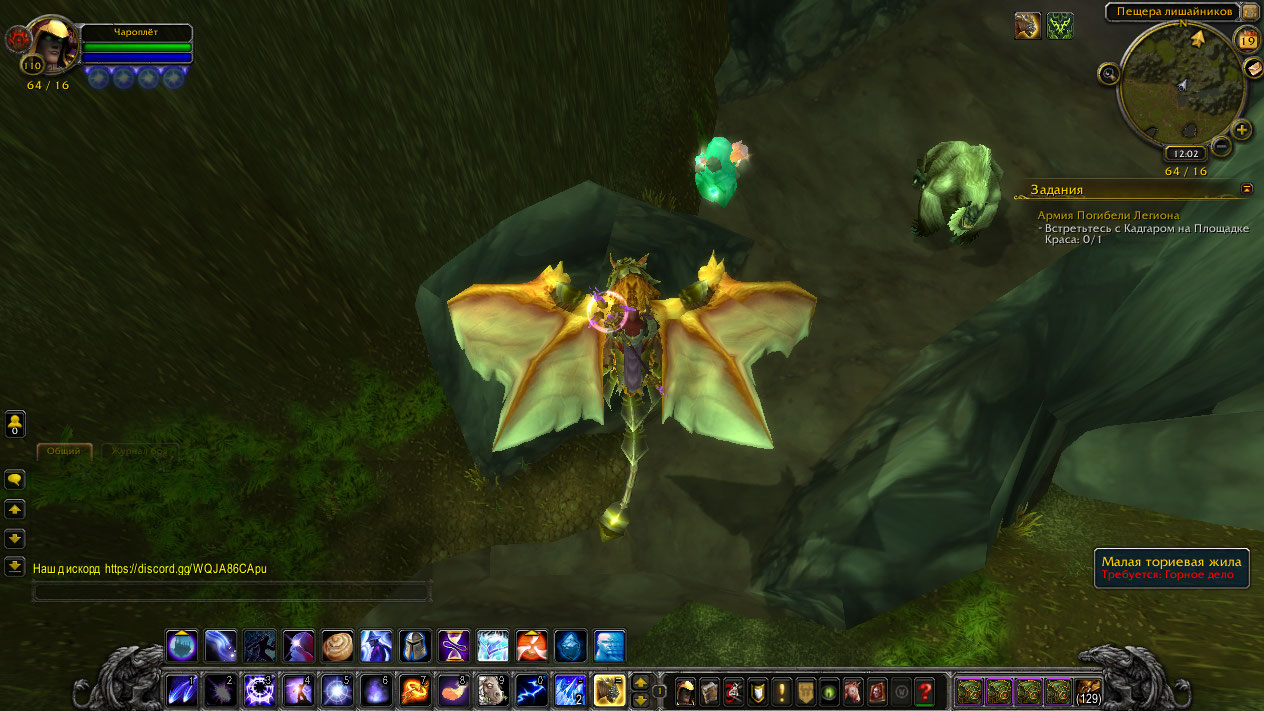The height and width of the screenshot is (711, 1264).
Task: Open the minimap tracking magnifier button
Action: [x=1108, y=73]
